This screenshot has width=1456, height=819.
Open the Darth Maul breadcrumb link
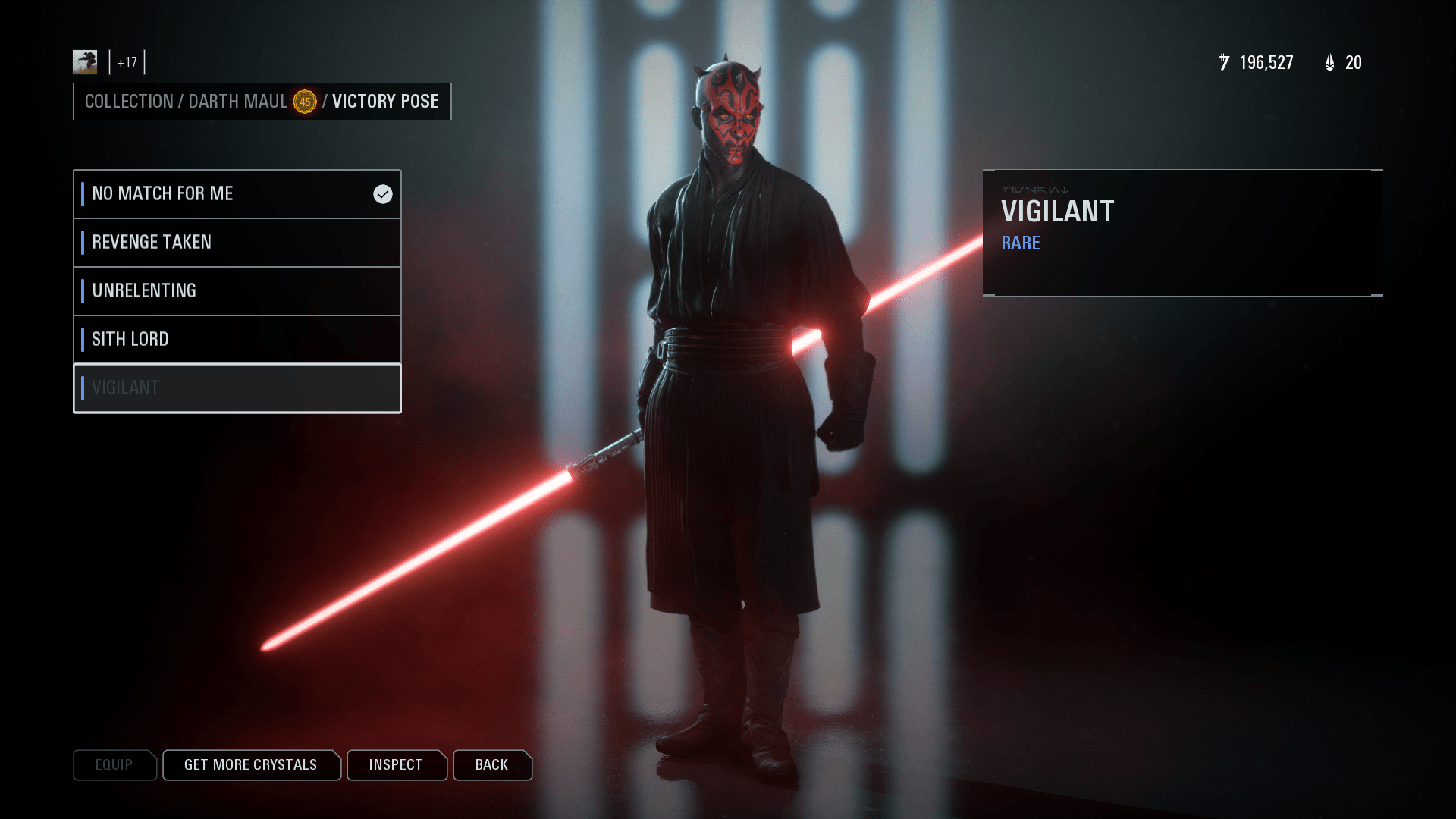(237, 102)
